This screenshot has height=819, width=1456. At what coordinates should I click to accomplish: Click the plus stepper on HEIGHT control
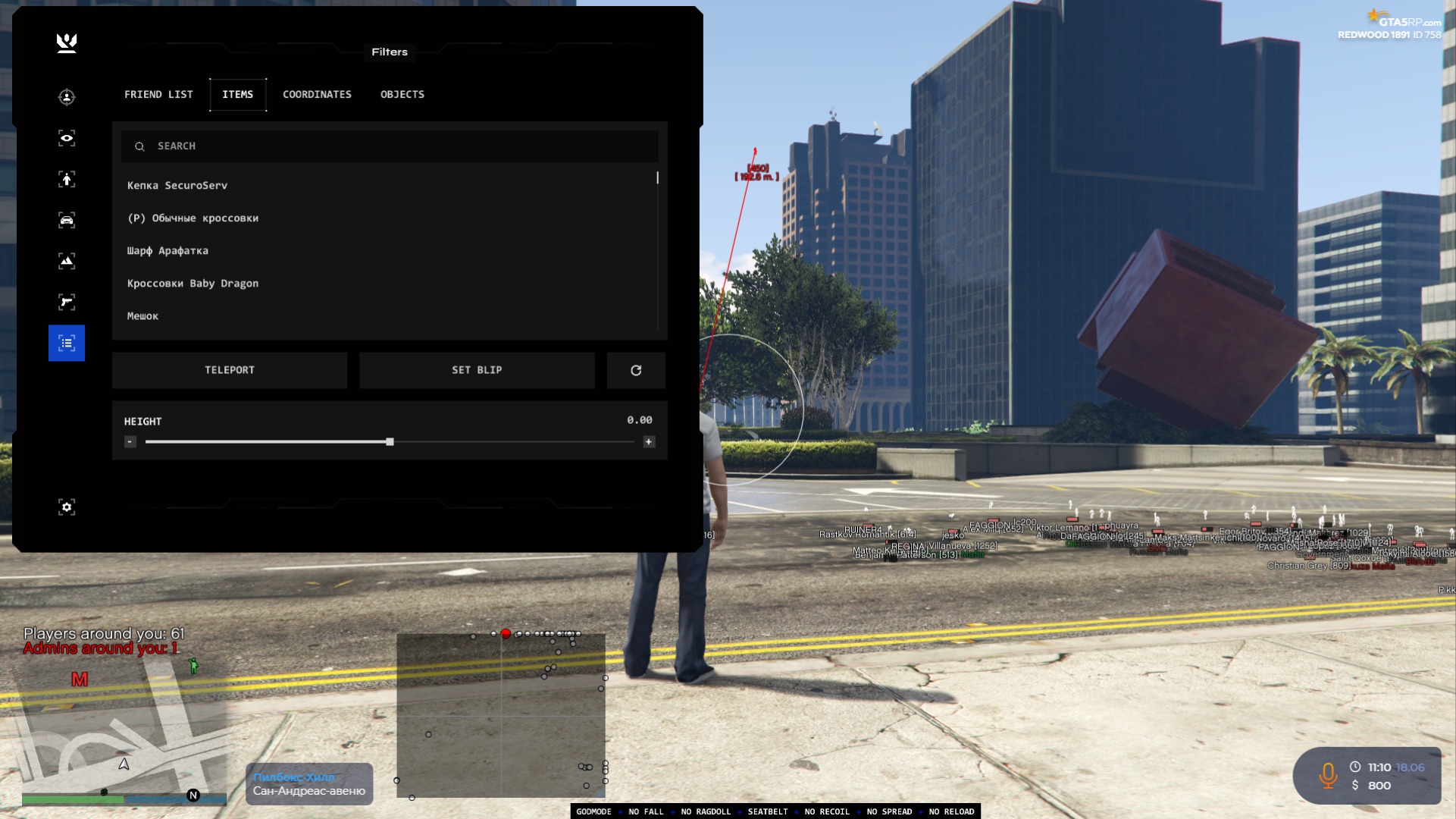pyautogui.click(x=650, y=441)
